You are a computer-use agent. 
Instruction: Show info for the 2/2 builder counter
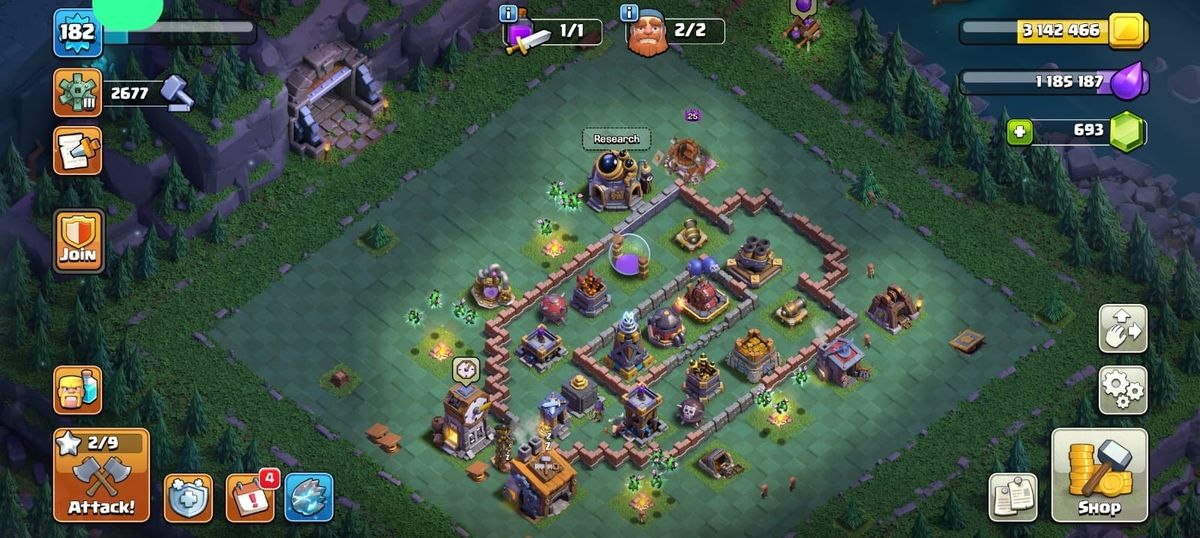(x=629, y=13)
